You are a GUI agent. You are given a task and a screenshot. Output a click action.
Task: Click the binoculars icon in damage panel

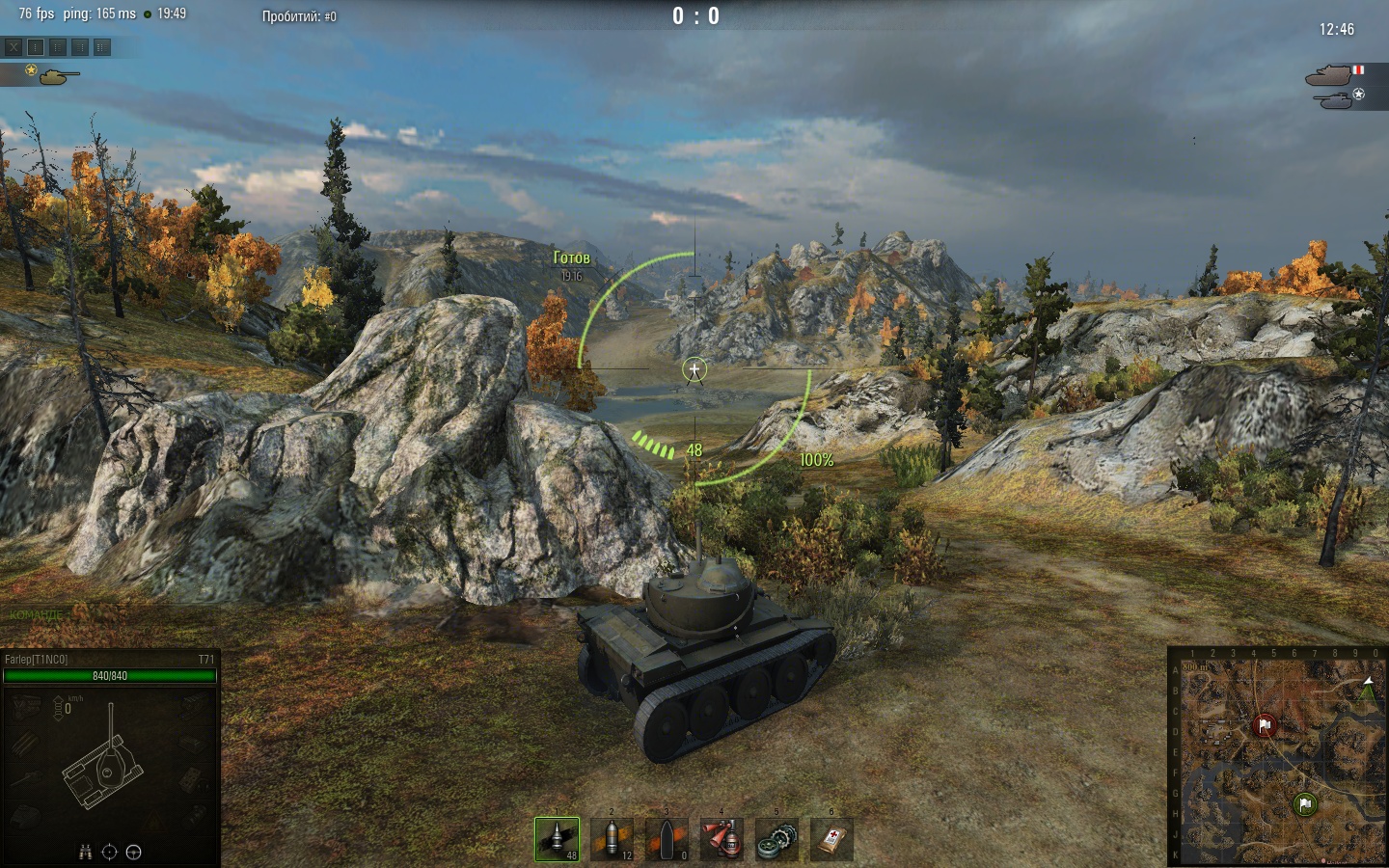click(x=86, y=852)
